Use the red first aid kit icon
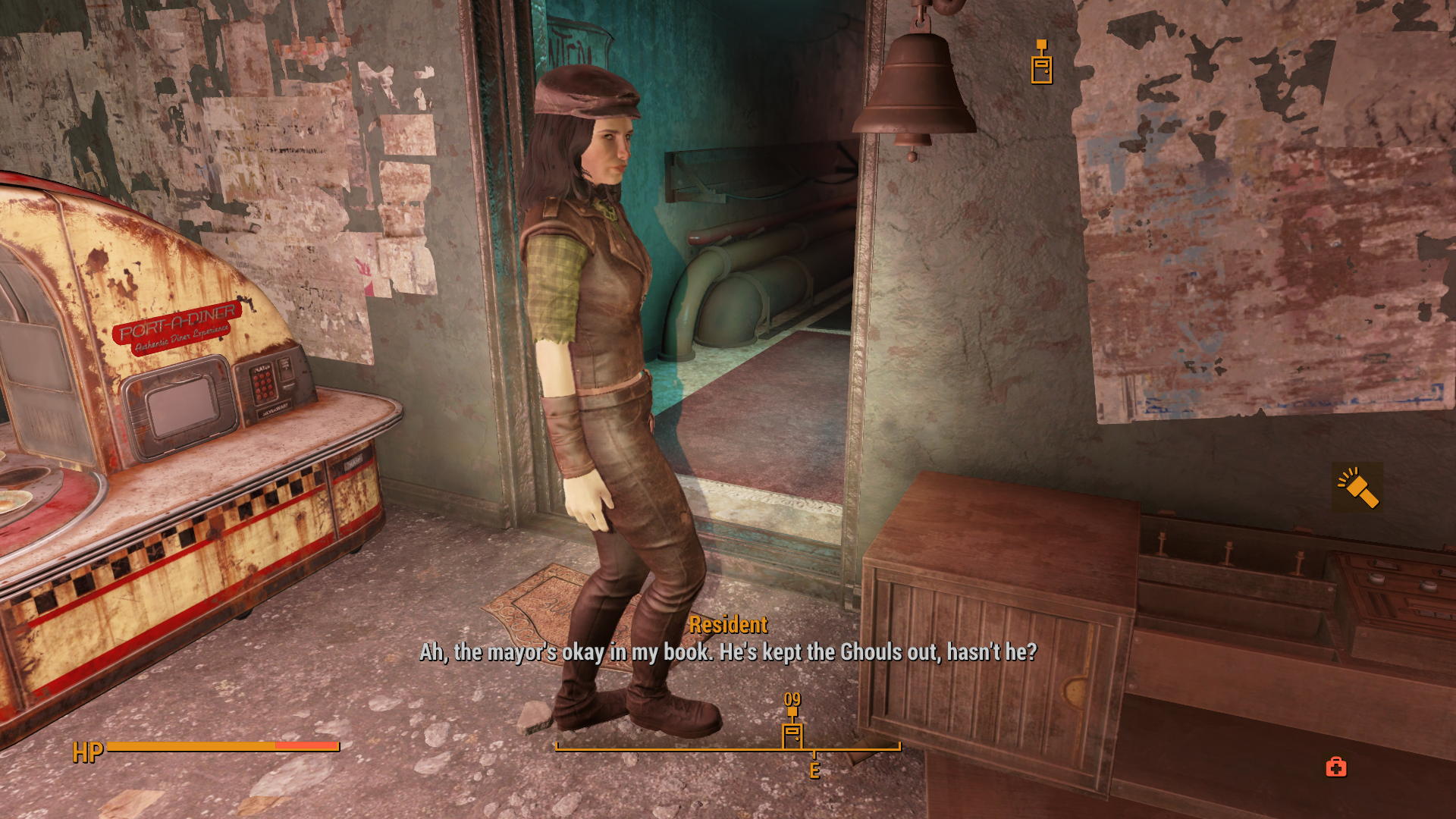The width and height of the screenshot is (1456, 819). [x=1336, y=767]
